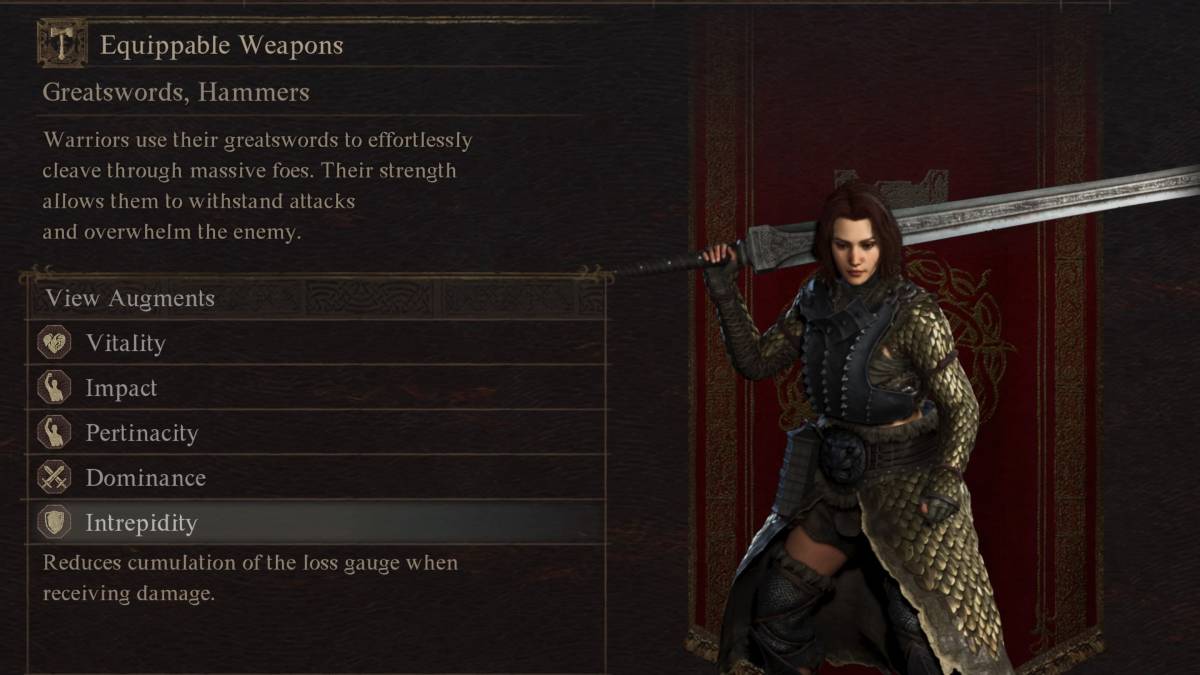Select the Pertinacity augment
1200x675 pixels.
click(x=141, y=433)
